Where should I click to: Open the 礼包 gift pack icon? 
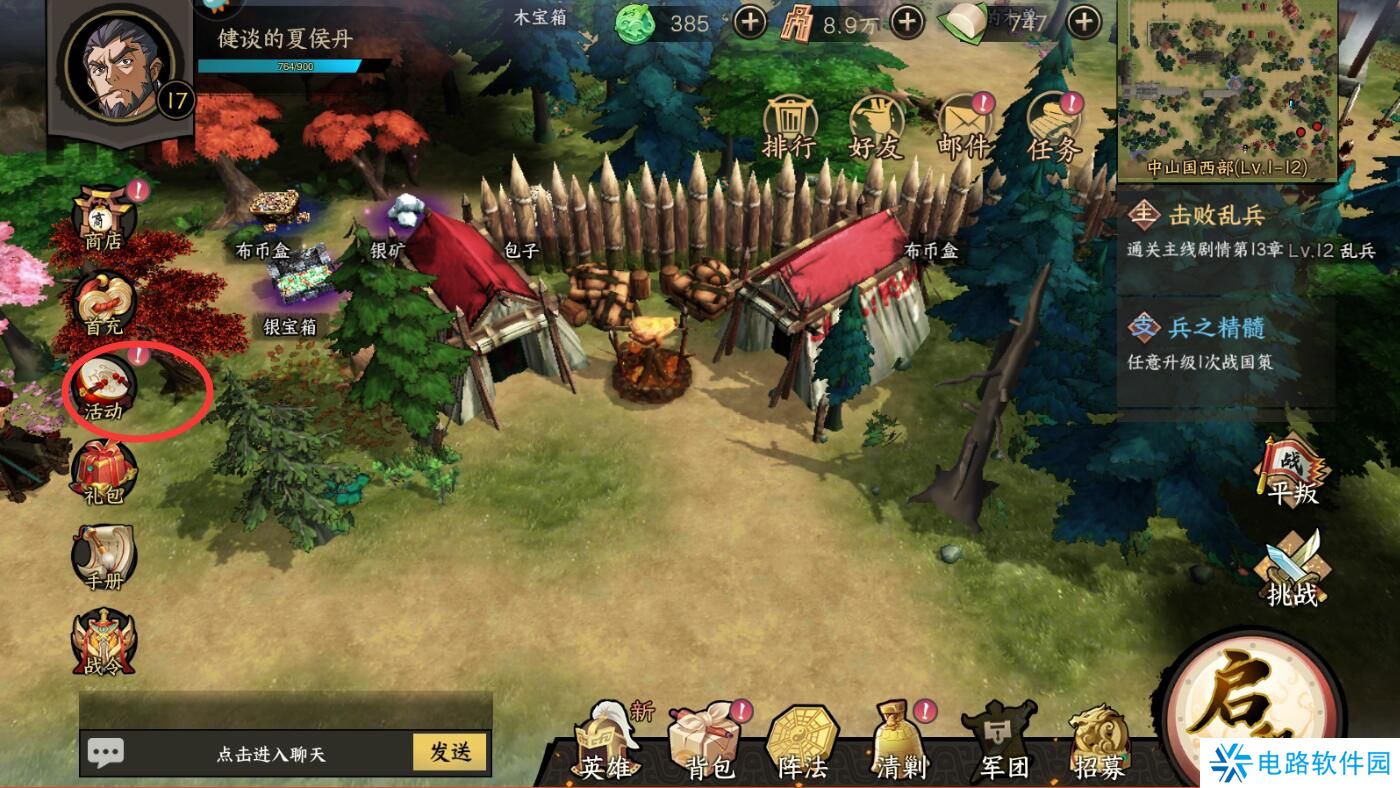click(104, 470)
